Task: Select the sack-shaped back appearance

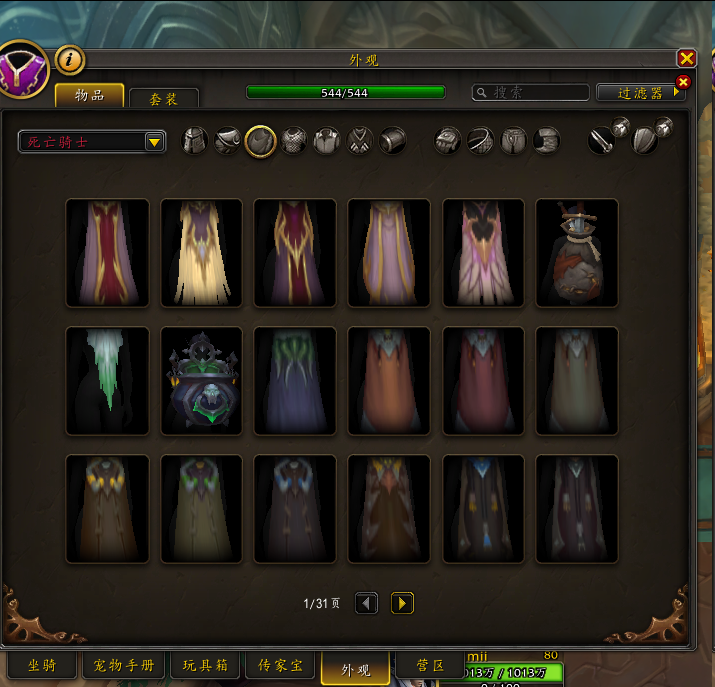Action: [x=577, y=253]
